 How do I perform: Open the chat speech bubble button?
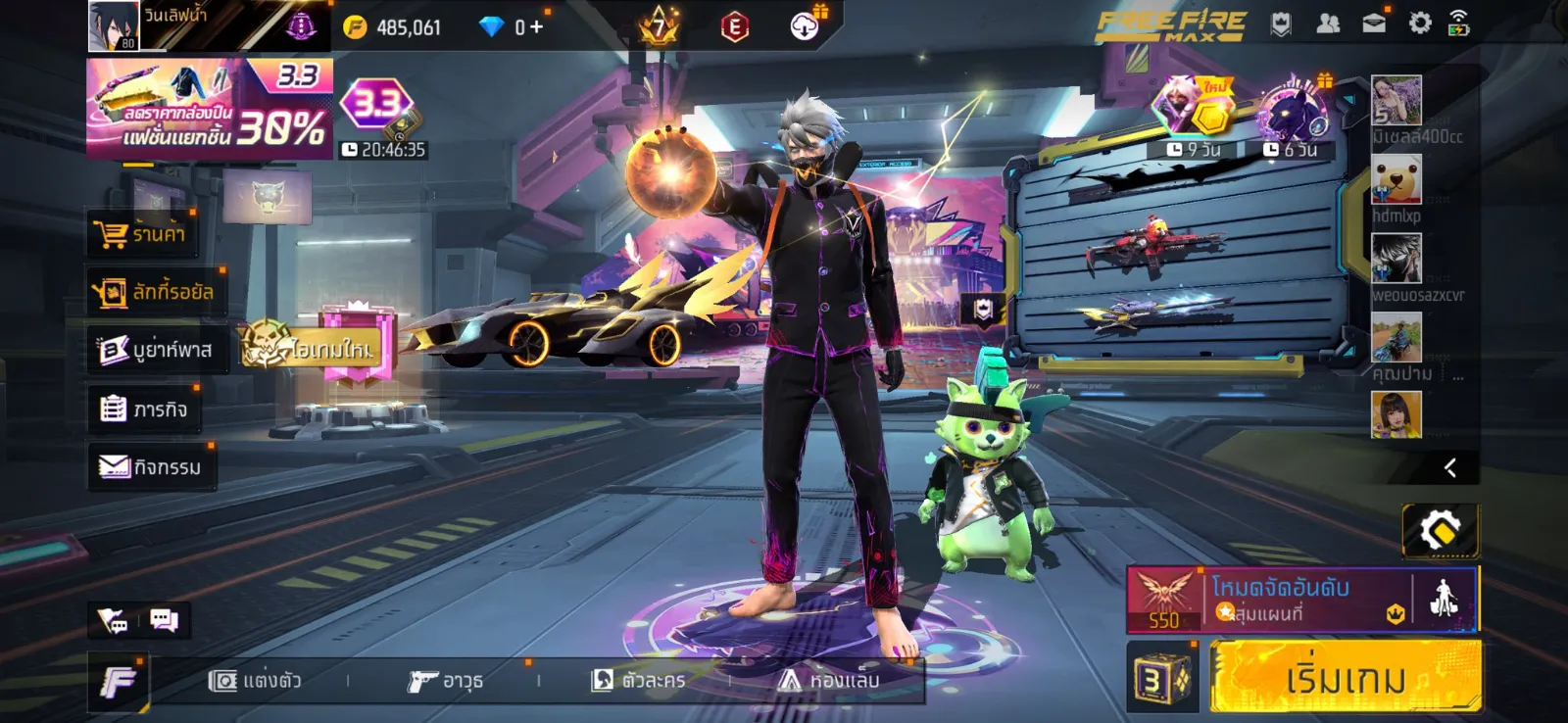164,620
